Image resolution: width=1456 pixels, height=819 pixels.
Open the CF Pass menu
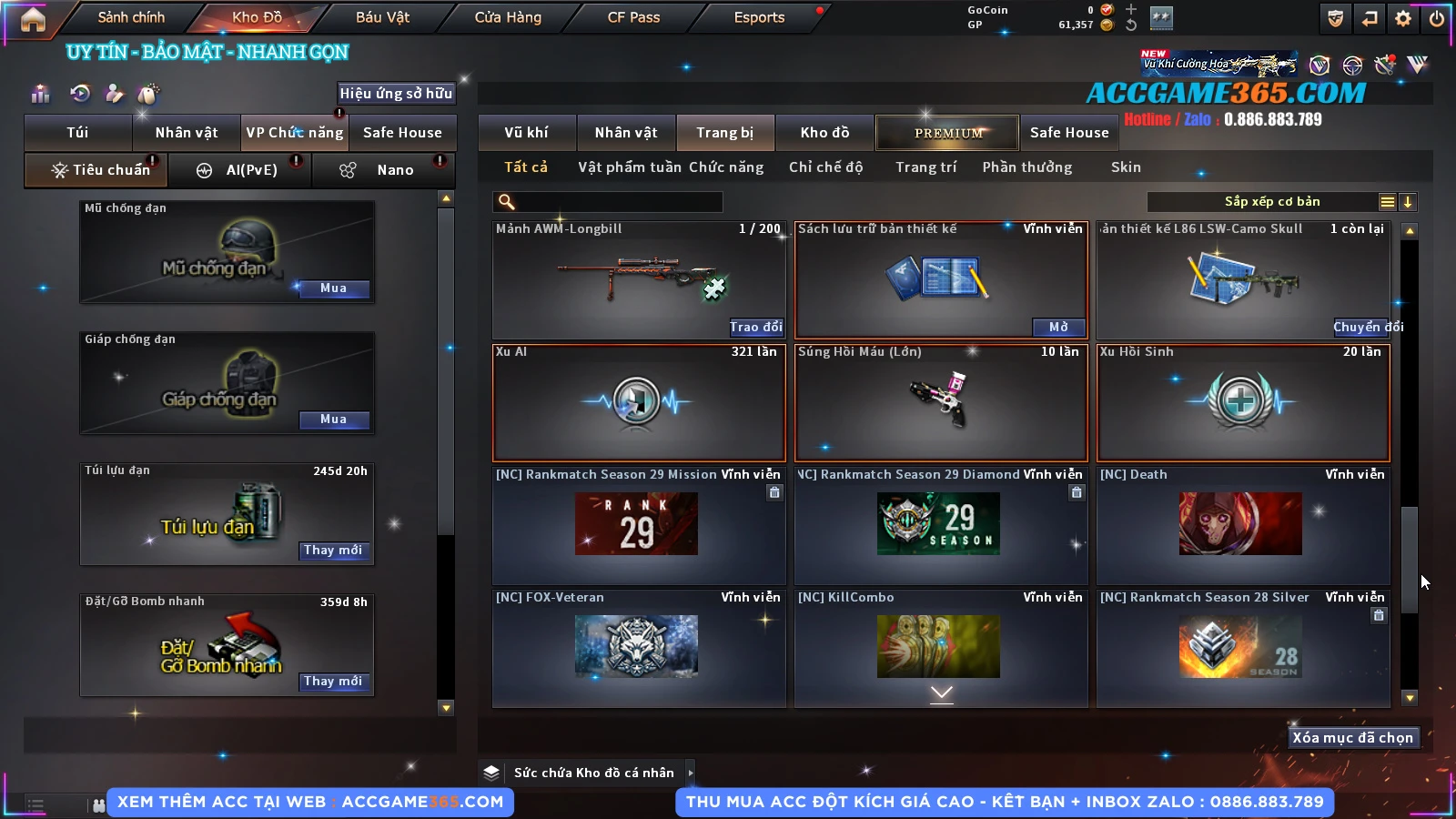click(633, 17)
